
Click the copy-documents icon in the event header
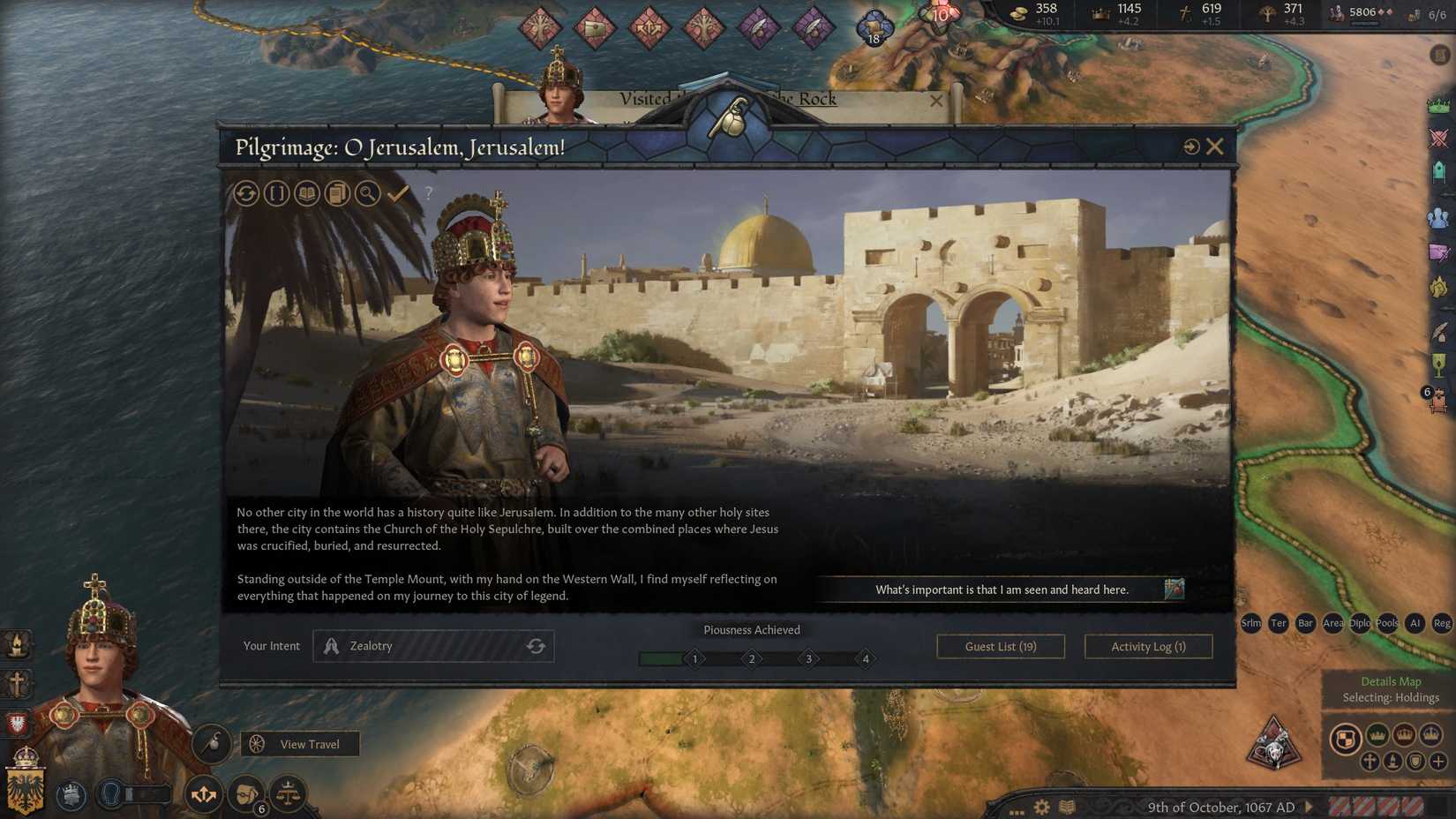(x=337, y=193)
